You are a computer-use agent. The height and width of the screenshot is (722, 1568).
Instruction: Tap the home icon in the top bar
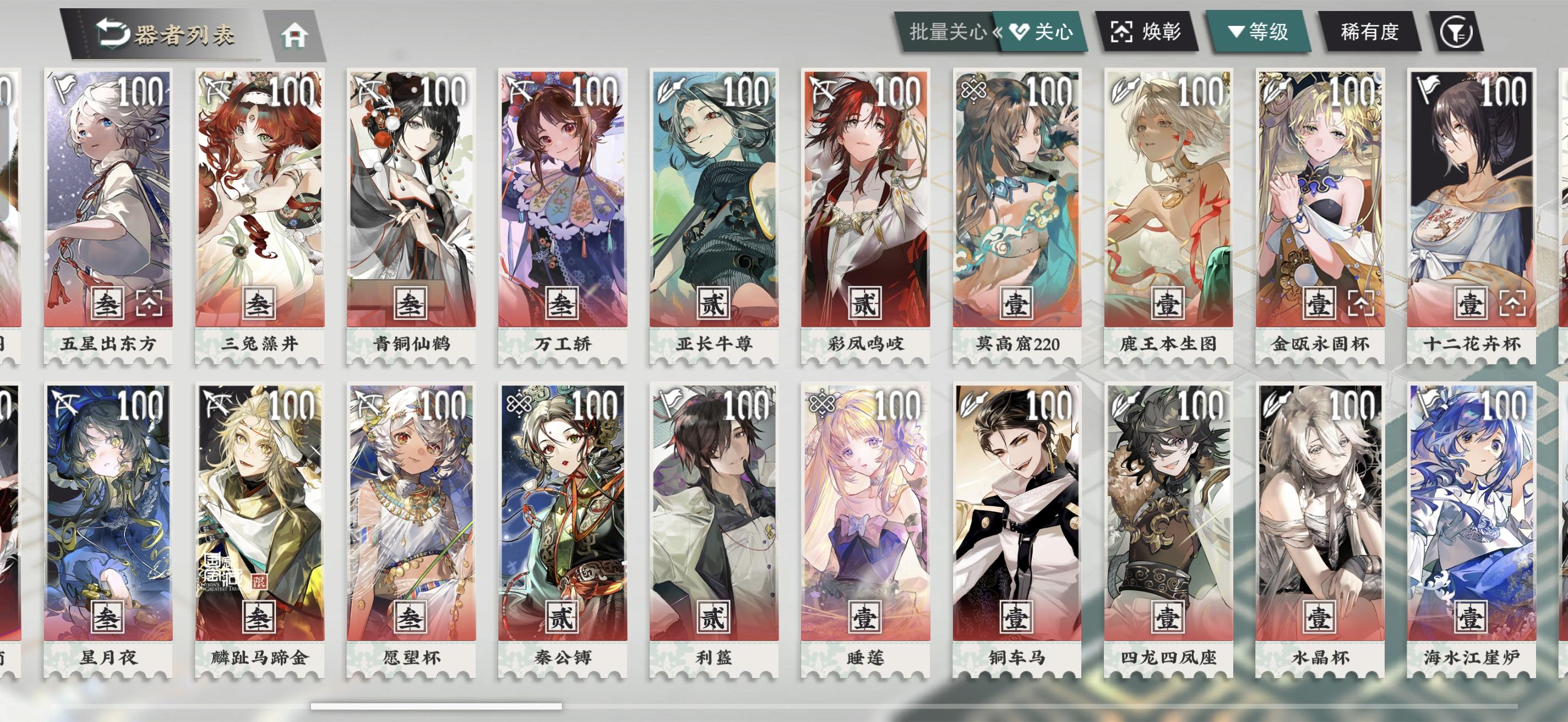295,34
